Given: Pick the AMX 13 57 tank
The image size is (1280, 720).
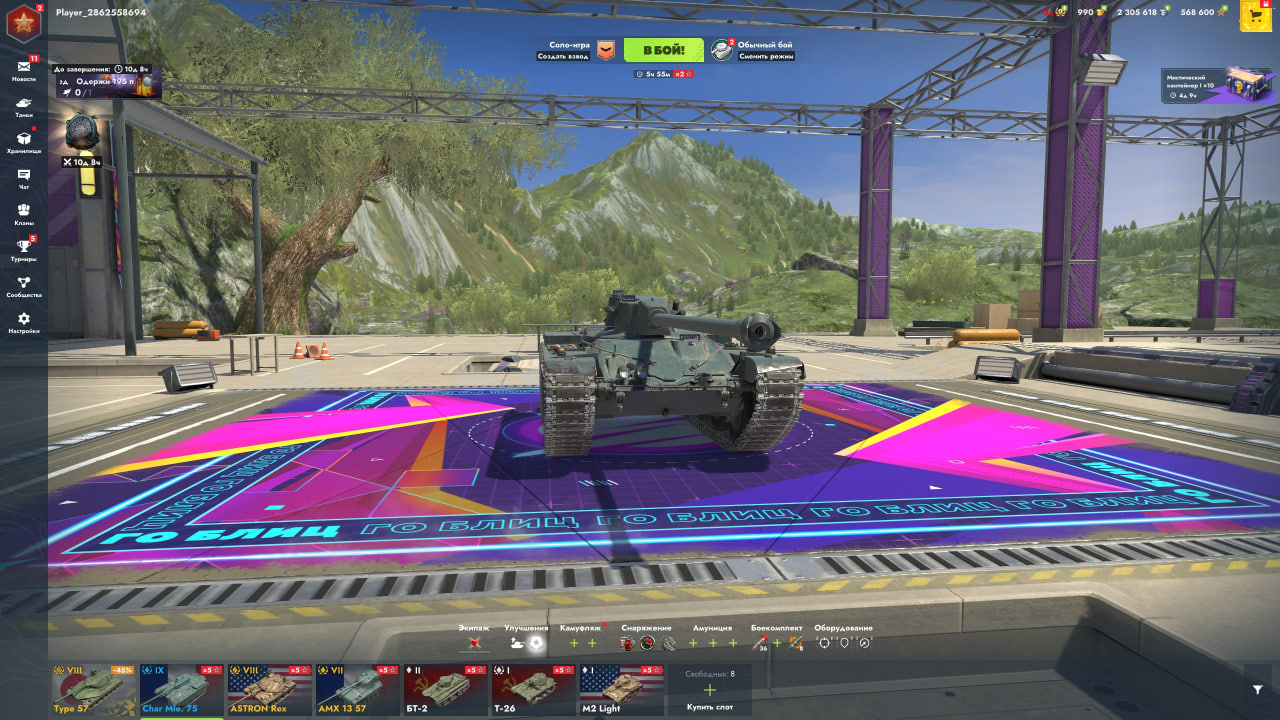Looking at the screenshot, I should [x=357, y=690].
